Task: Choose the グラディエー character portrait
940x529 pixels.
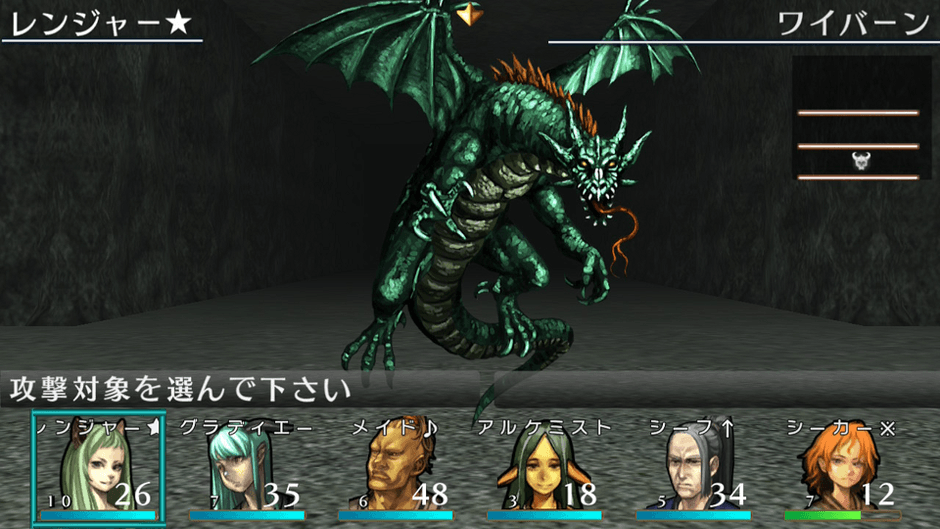Action: pos(245,468)
